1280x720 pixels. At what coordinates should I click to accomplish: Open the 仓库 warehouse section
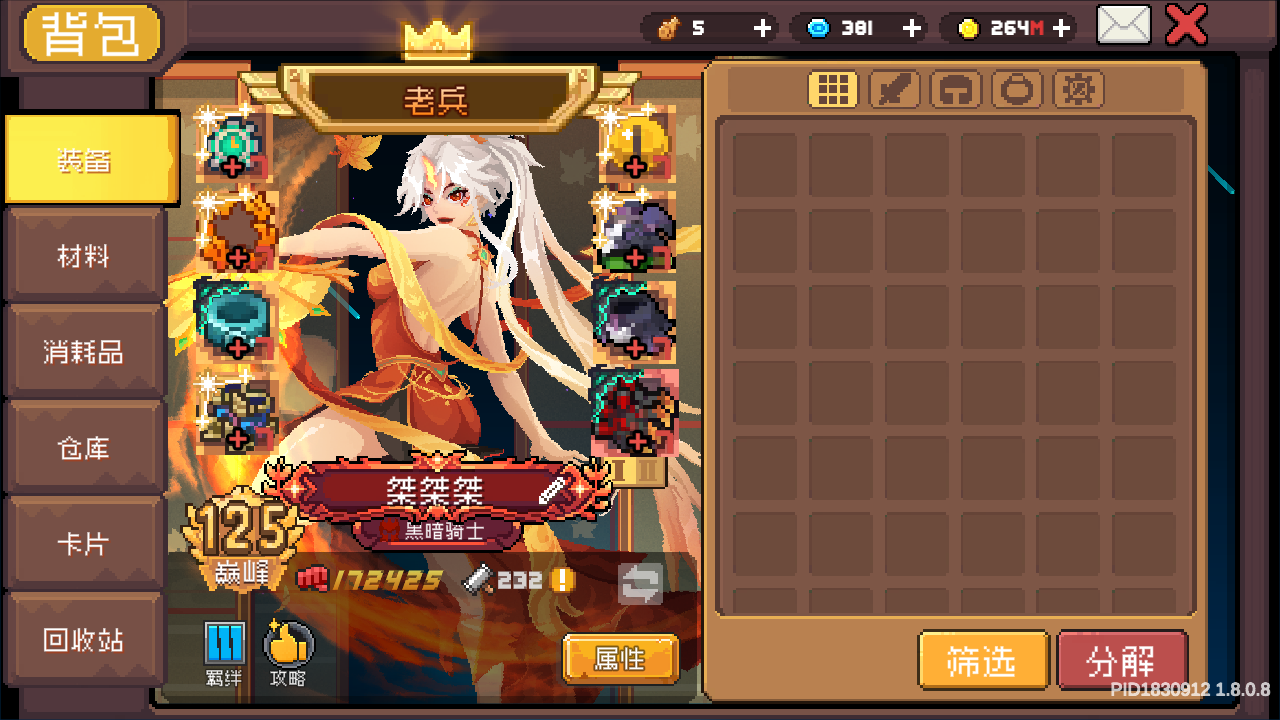pyautogui.click(x=85, y=448)
